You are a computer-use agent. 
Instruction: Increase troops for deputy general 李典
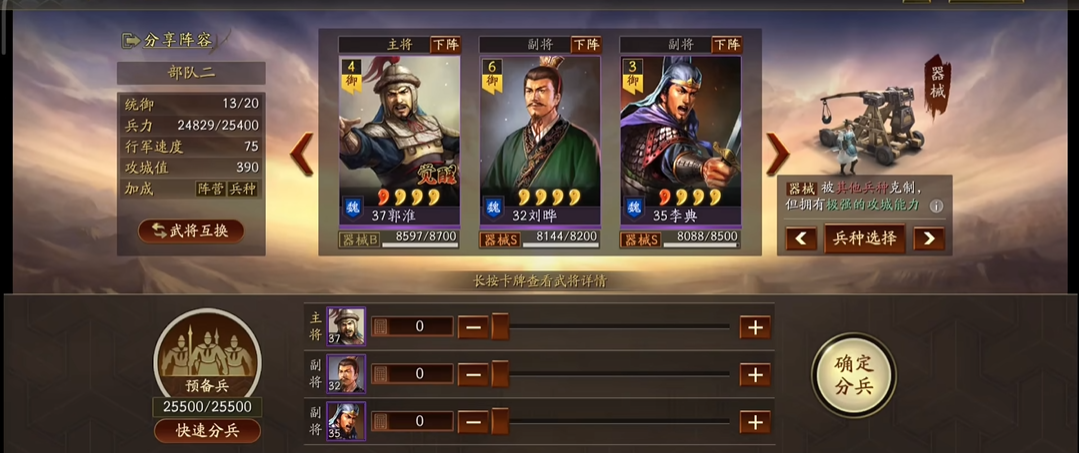pyautogui.click(x=755, y=421)
